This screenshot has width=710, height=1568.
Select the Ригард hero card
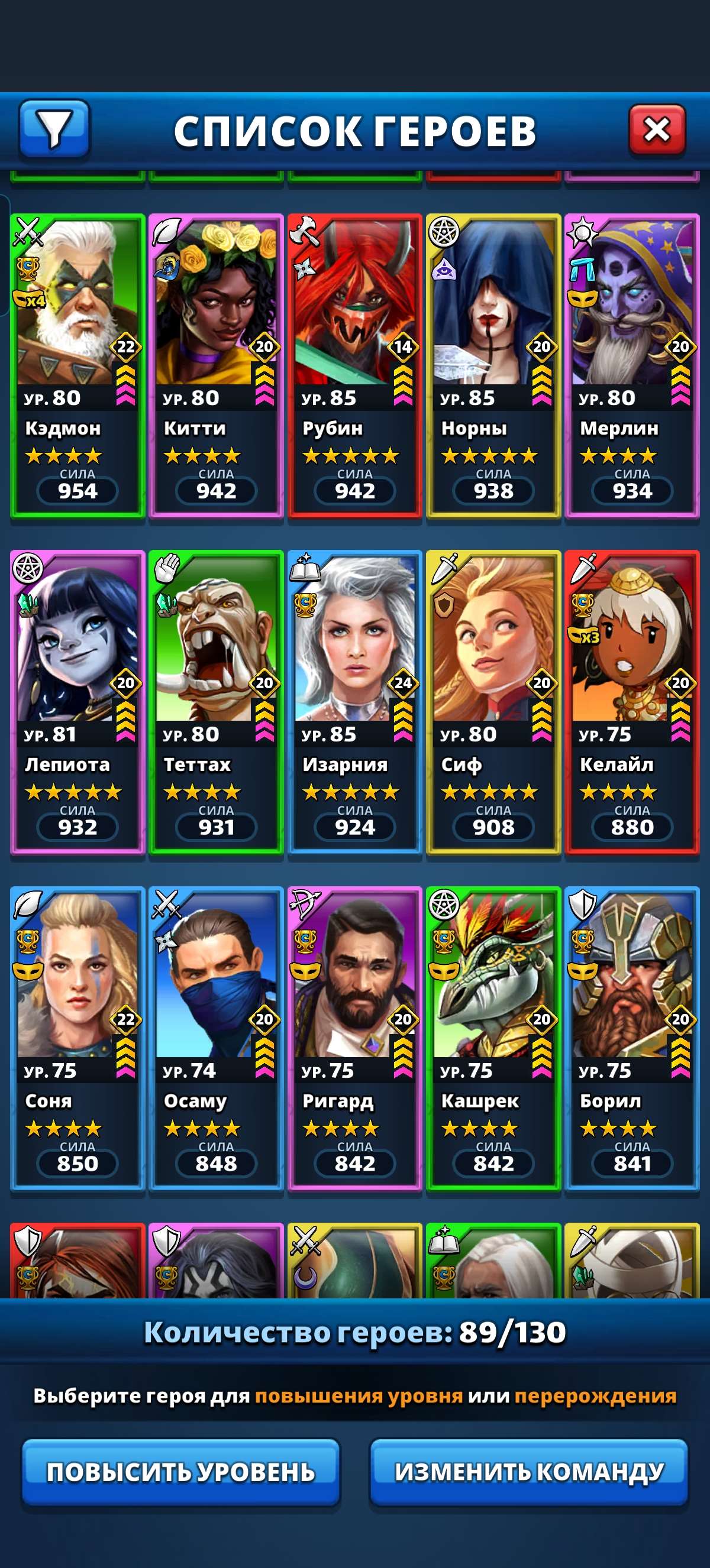coord(355,1038)
